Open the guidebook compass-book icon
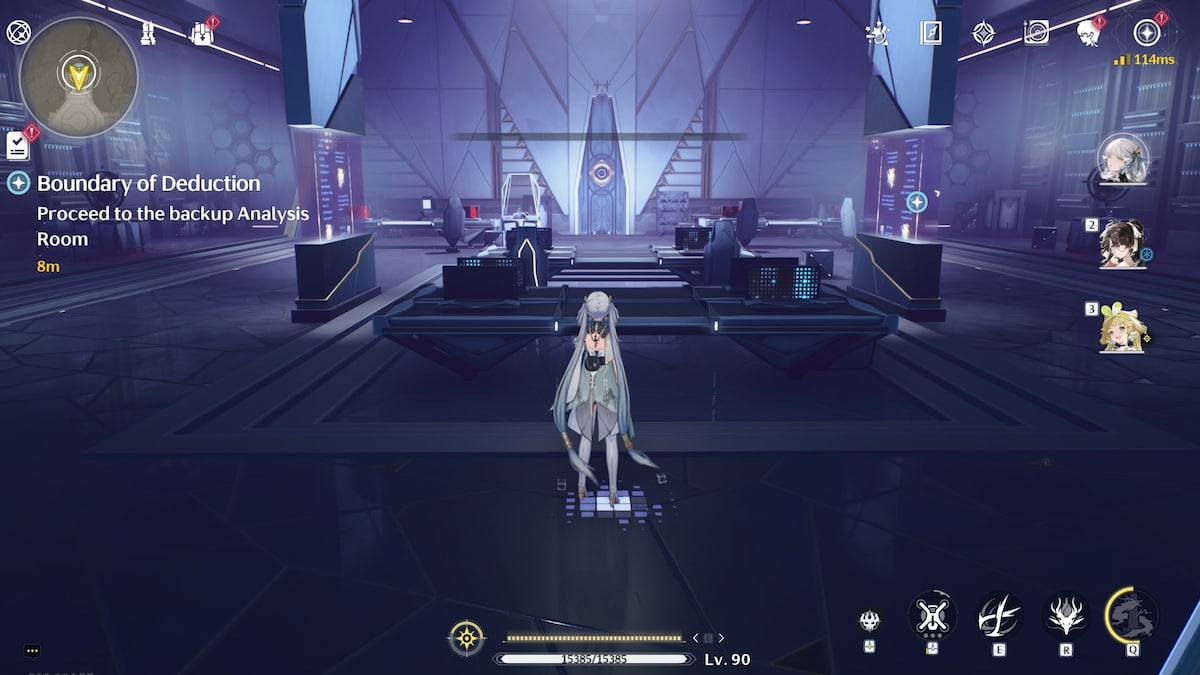The image size is (1200, 675). (931, 33)
